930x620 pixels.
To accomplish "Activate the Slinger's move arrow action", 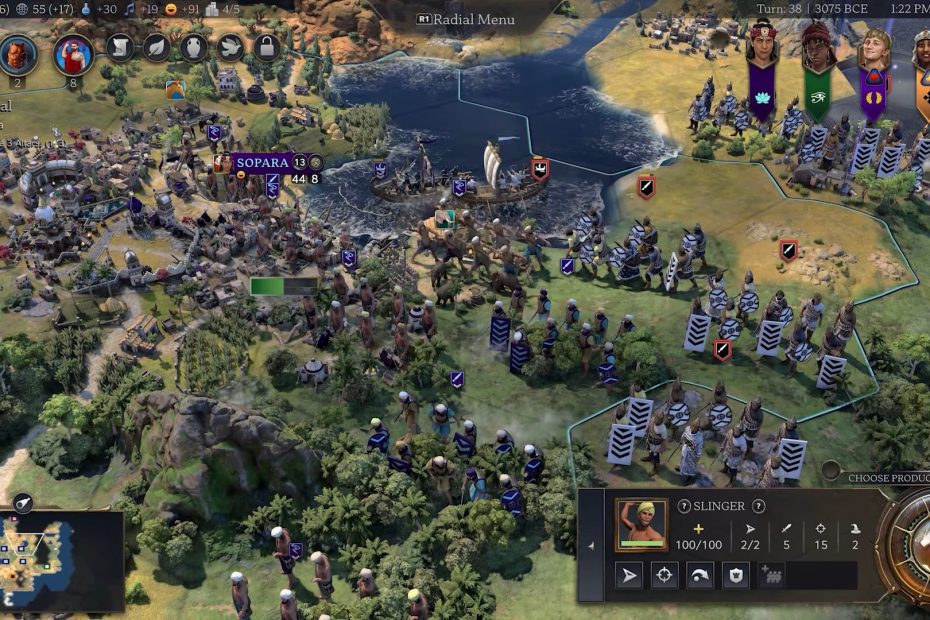I will click(629, 575).
